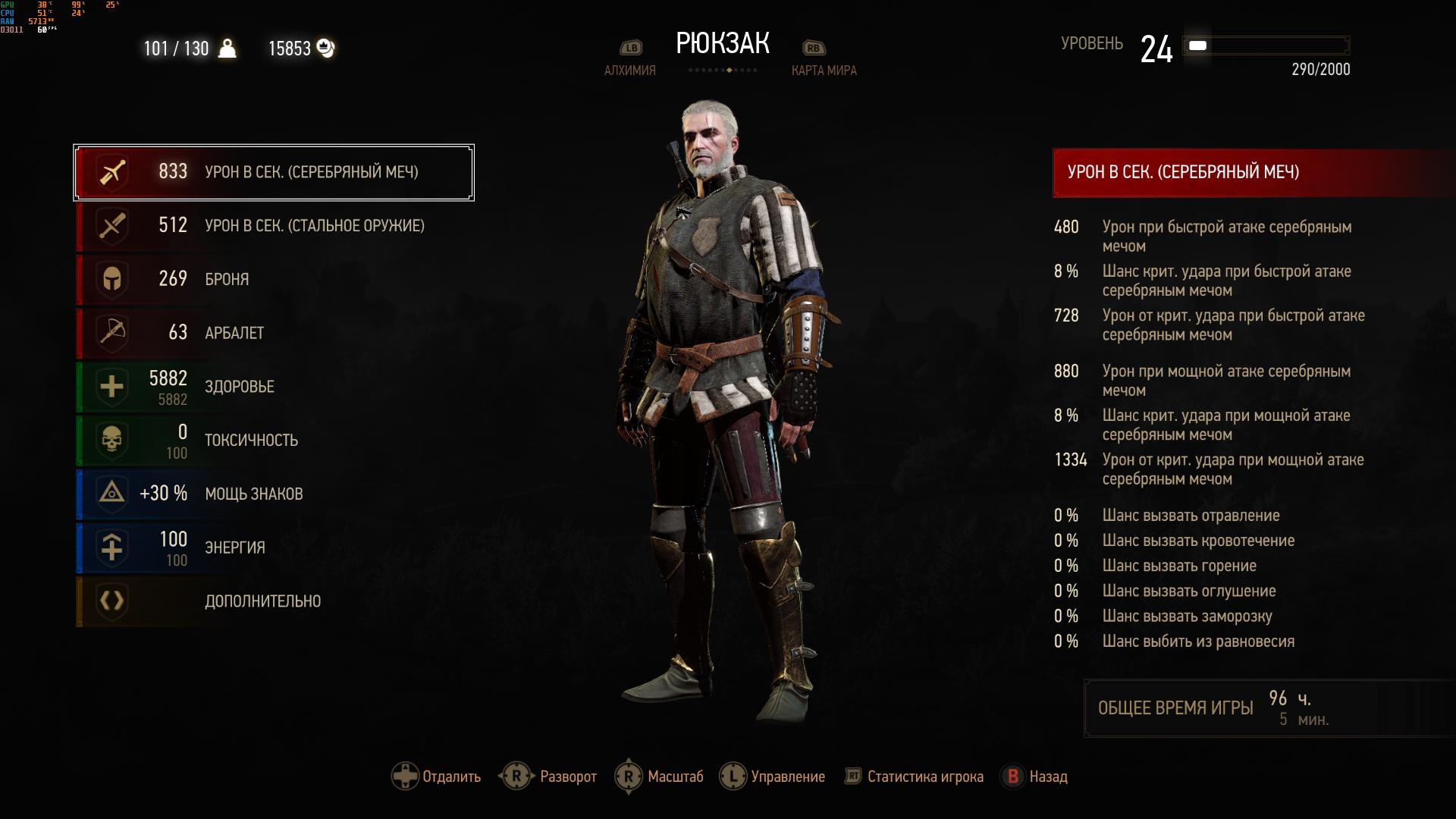Viewport: 1456px width, 819px height.
Task: Select the Токсичность toxicity stat row
Action: (x=273, y=441)
